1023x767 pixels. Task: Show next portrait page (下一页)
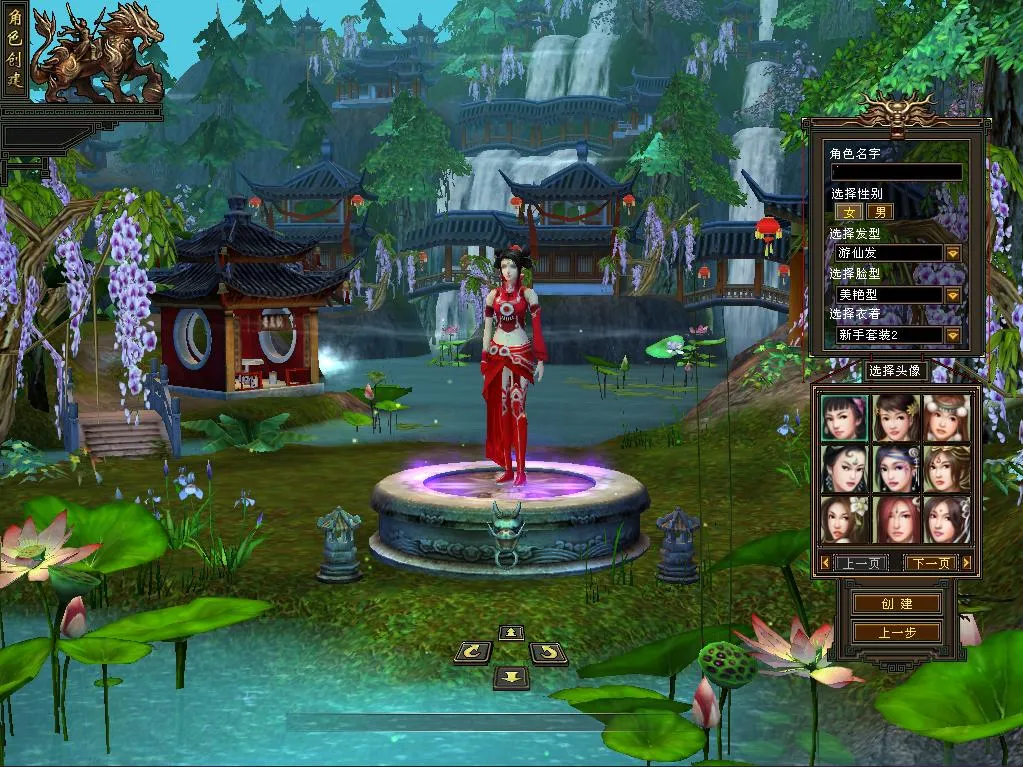point(931,563)
